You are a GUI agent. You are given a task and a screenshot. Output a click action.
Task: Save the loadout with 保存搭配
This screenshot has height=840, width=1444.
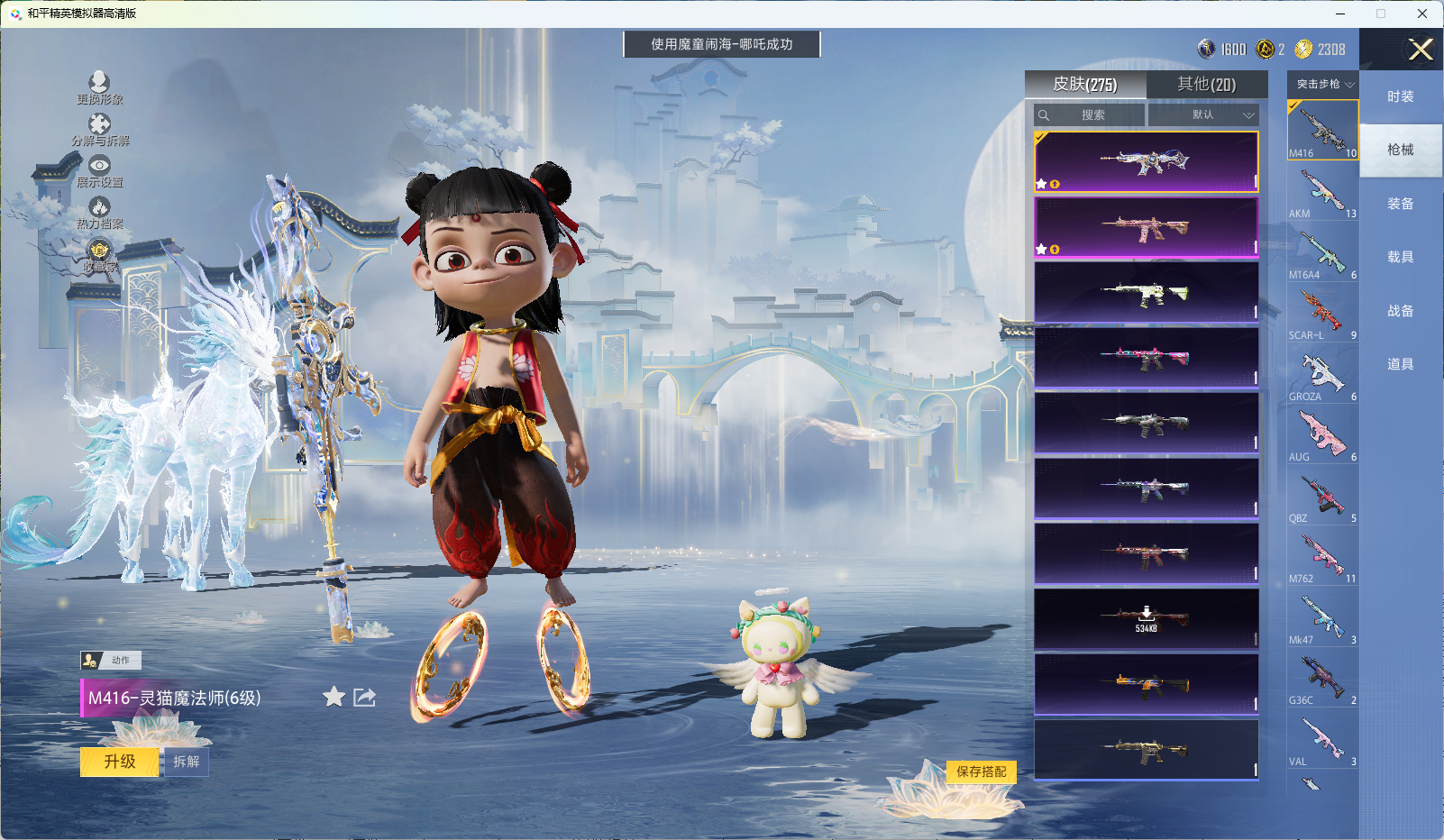pyautogui.click(x=981, y=772)
